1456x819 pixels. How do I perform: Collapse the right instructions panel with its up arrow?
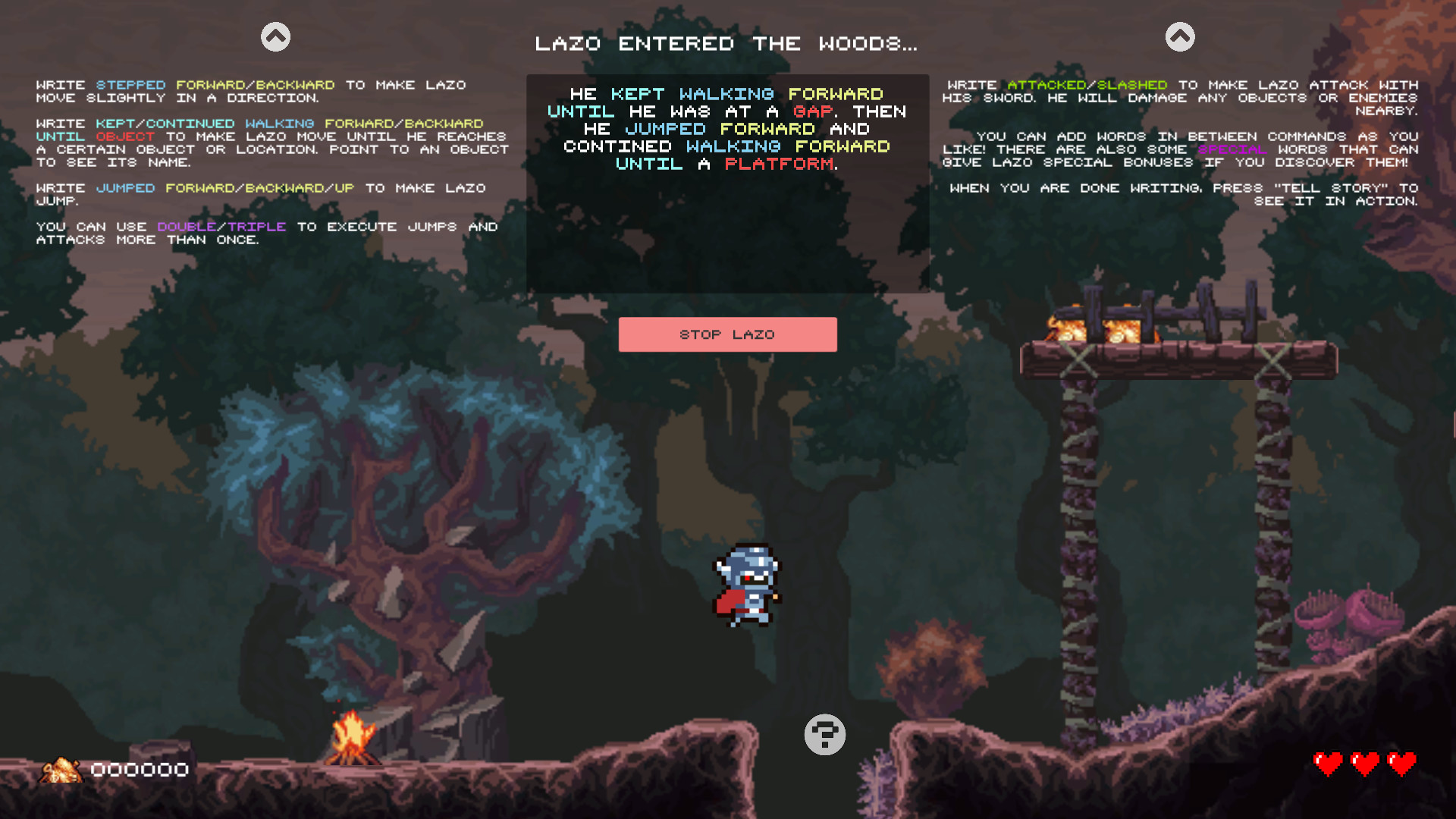[1180, 35]
